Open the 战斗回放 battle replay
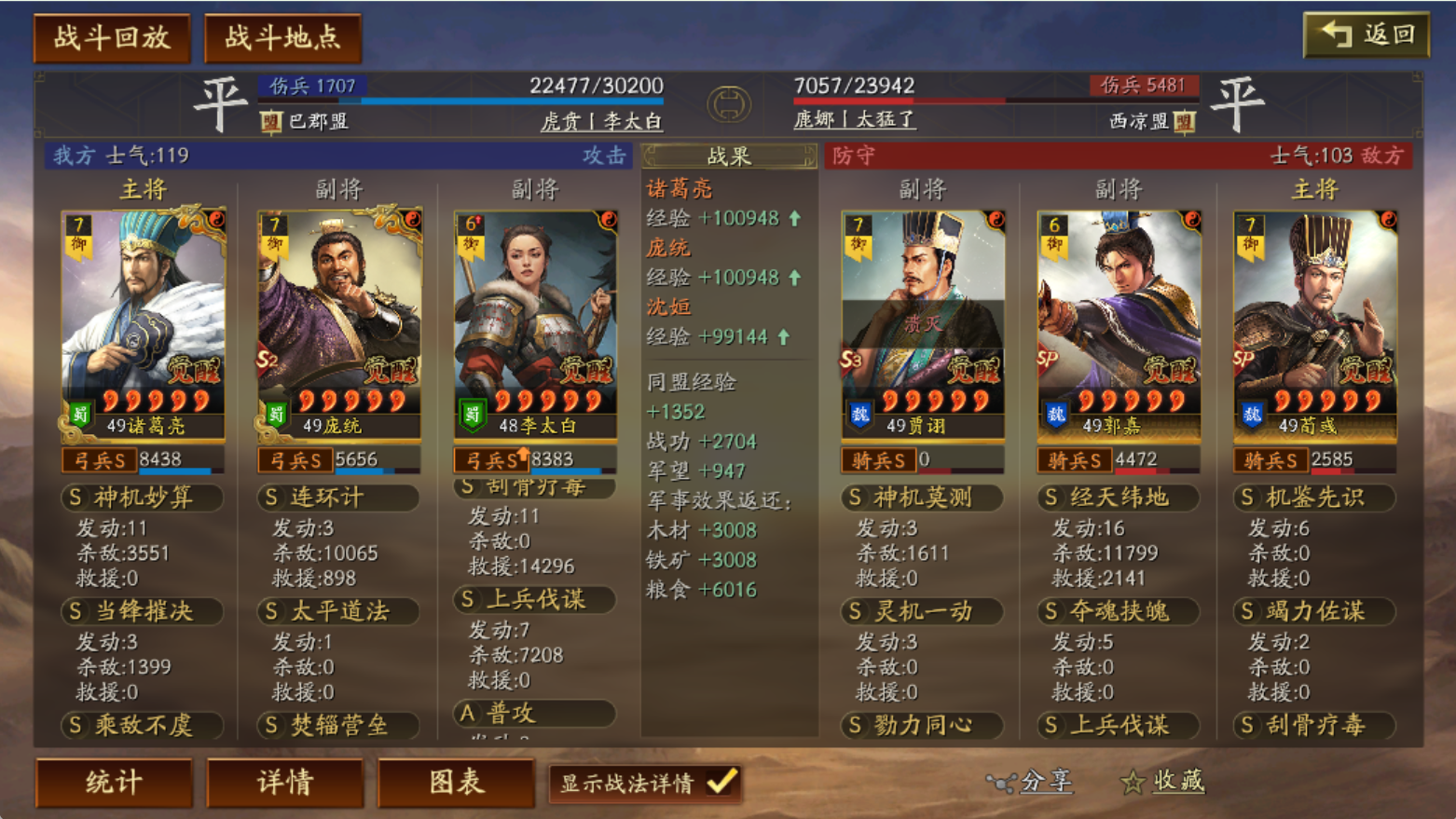1456x819 pixels. point(112,38)
